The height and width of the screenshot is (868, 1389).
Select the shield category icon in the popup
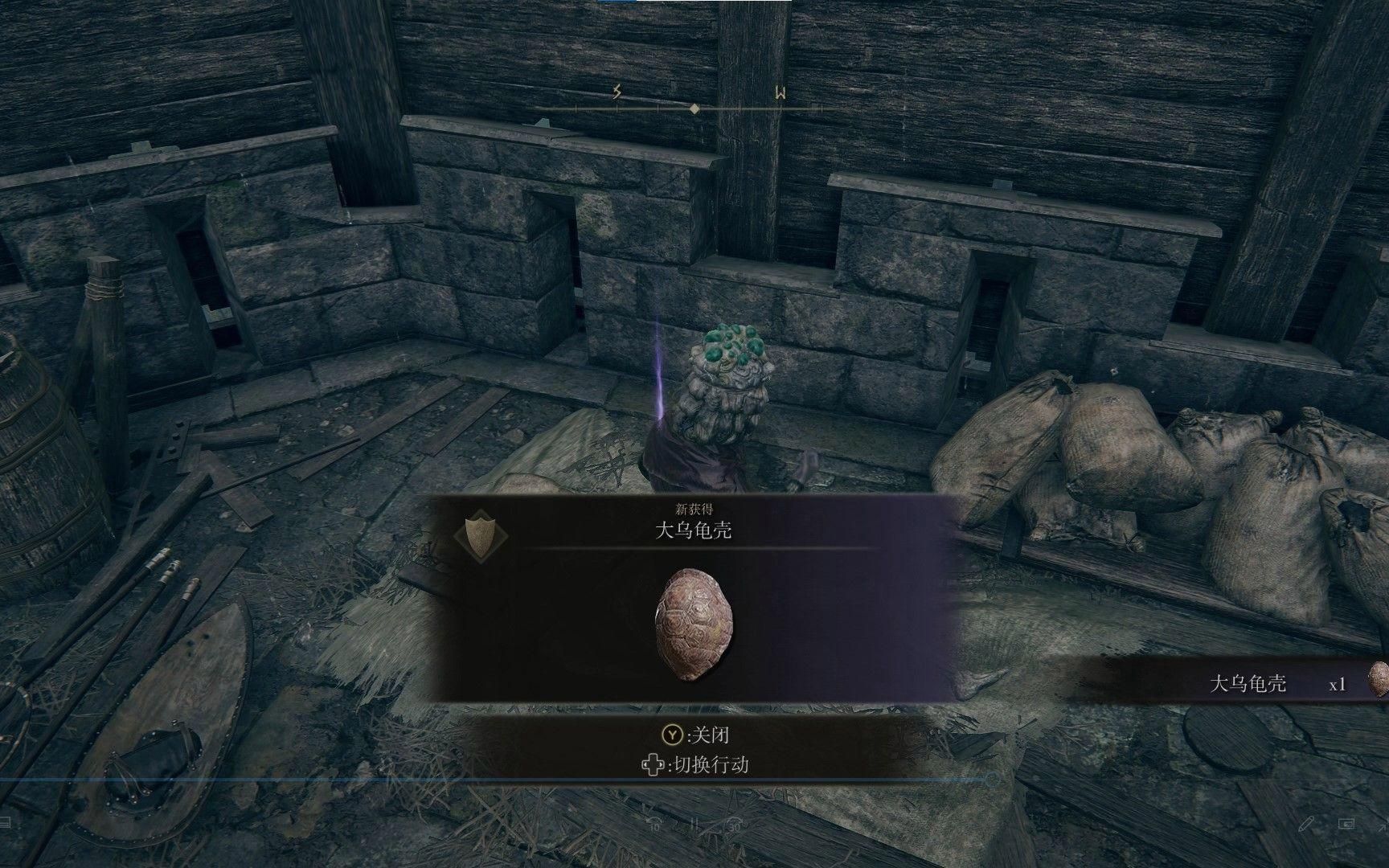481,532
